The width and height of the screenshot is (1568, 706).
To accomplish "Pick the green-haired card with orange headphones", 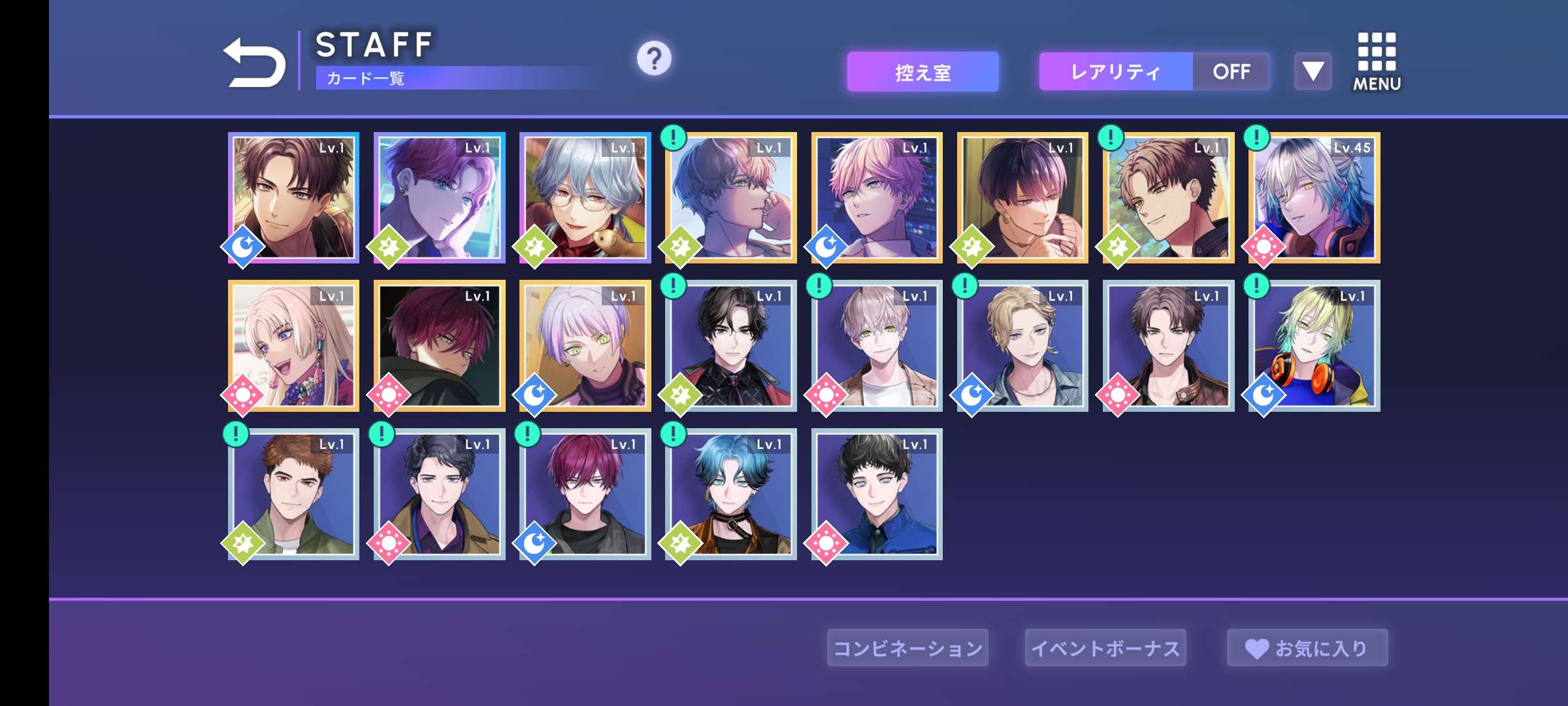I will tap(1314, 346).
